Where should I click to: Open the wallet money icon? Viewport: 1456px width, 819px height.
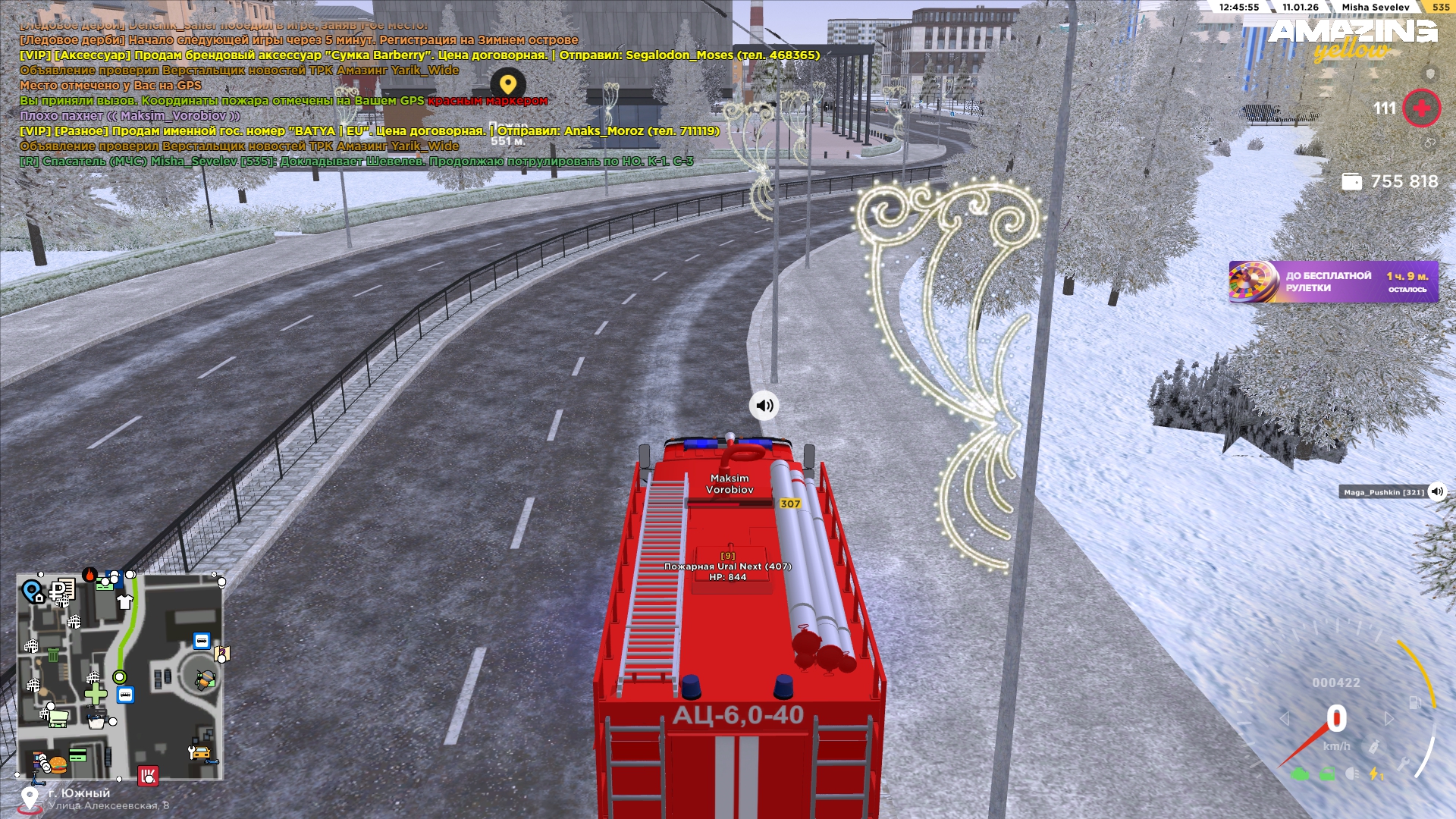(1351, 182)
